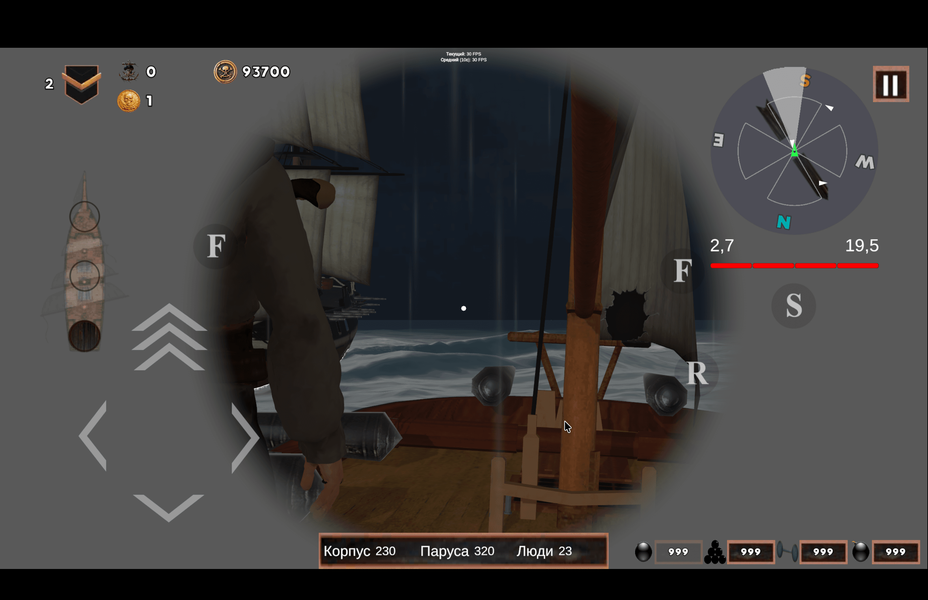Raise sails with the triple up chevron

(169, 336)
